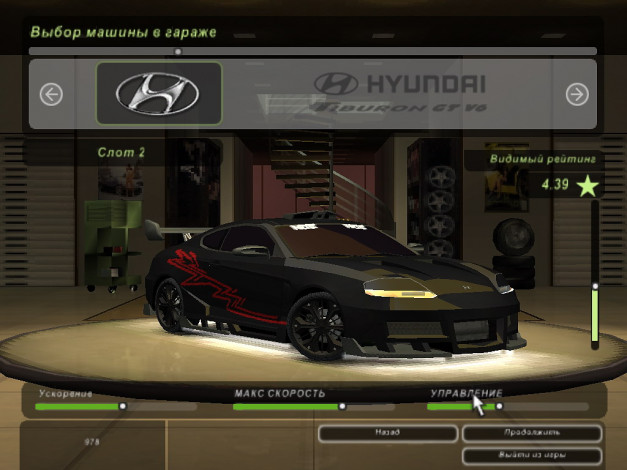This screenshot has width=627, height=470.
Task: Select the Hyundai logo car tile
Action: click(x=159, y=94)
